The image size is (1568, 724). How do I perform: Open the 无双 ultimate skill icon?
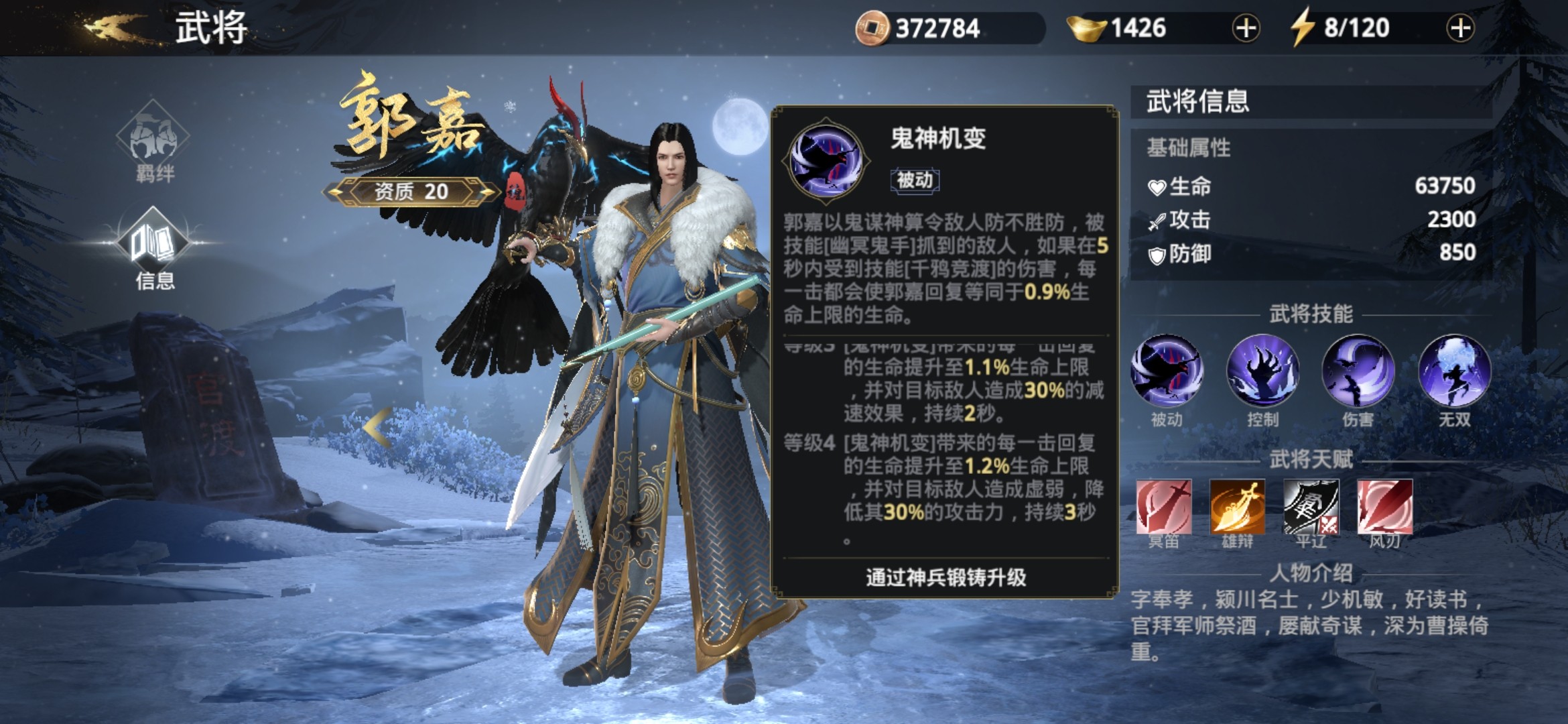tap(1454, 371)
